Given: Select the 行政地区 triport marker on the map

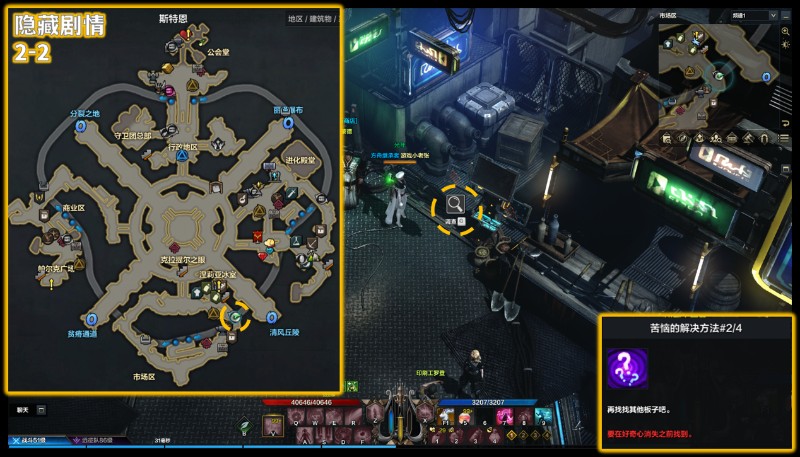Looking at the screenshot, I should click(182, 156).
